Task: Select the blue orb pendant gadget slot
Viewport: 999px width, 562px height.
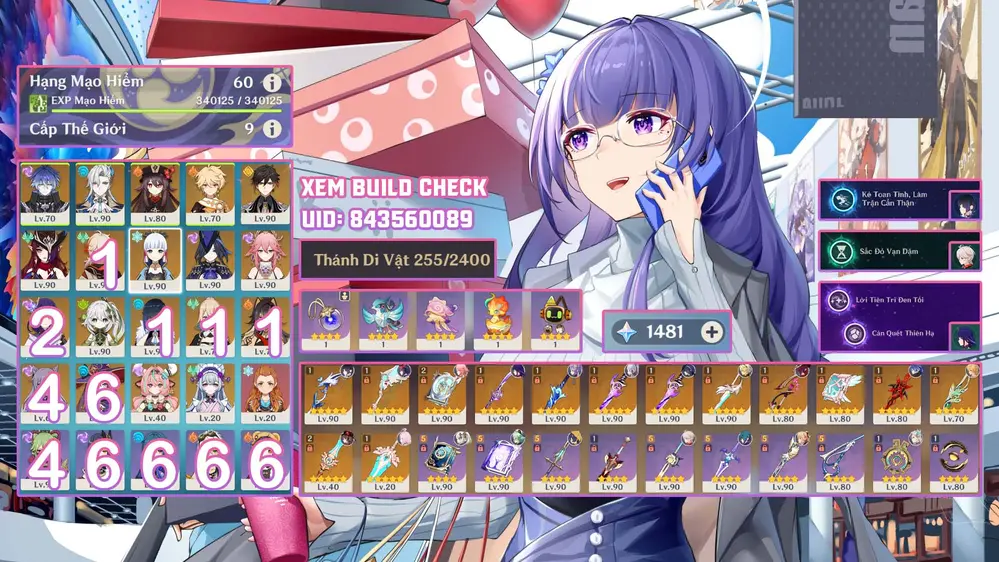Action: tap(328, 320)
